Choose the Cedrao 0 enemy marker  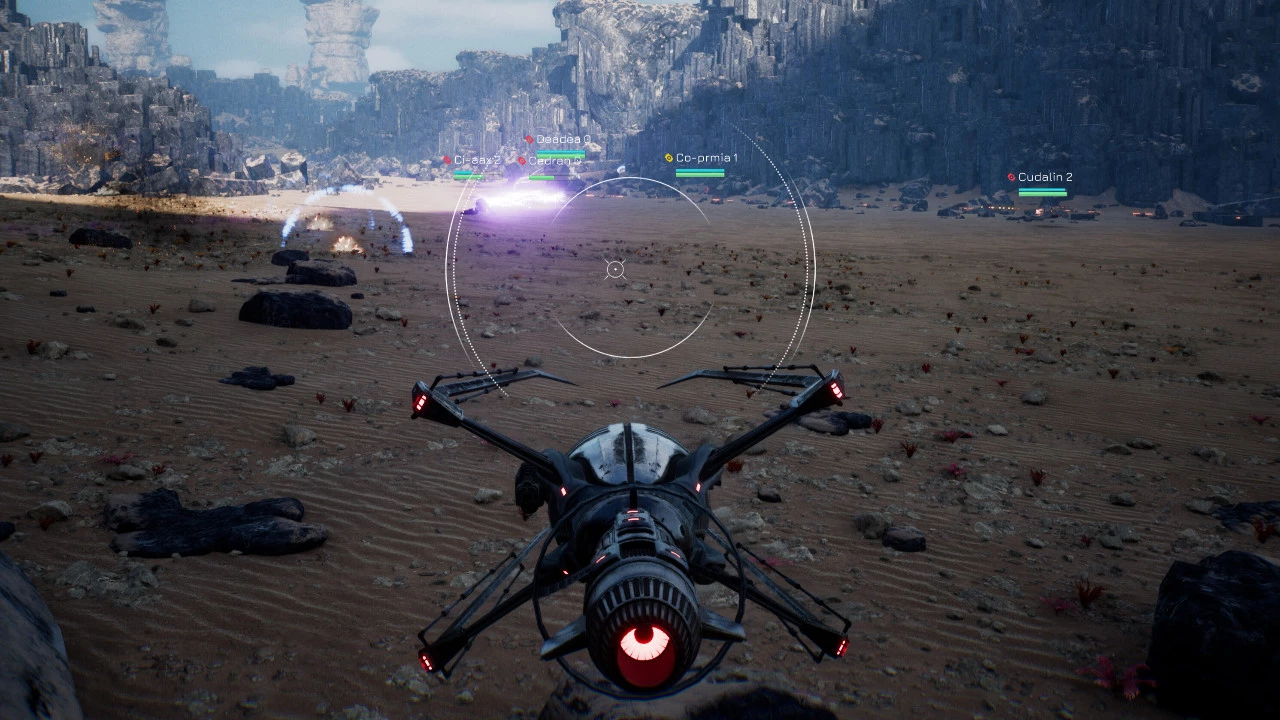tap(522, 161)
